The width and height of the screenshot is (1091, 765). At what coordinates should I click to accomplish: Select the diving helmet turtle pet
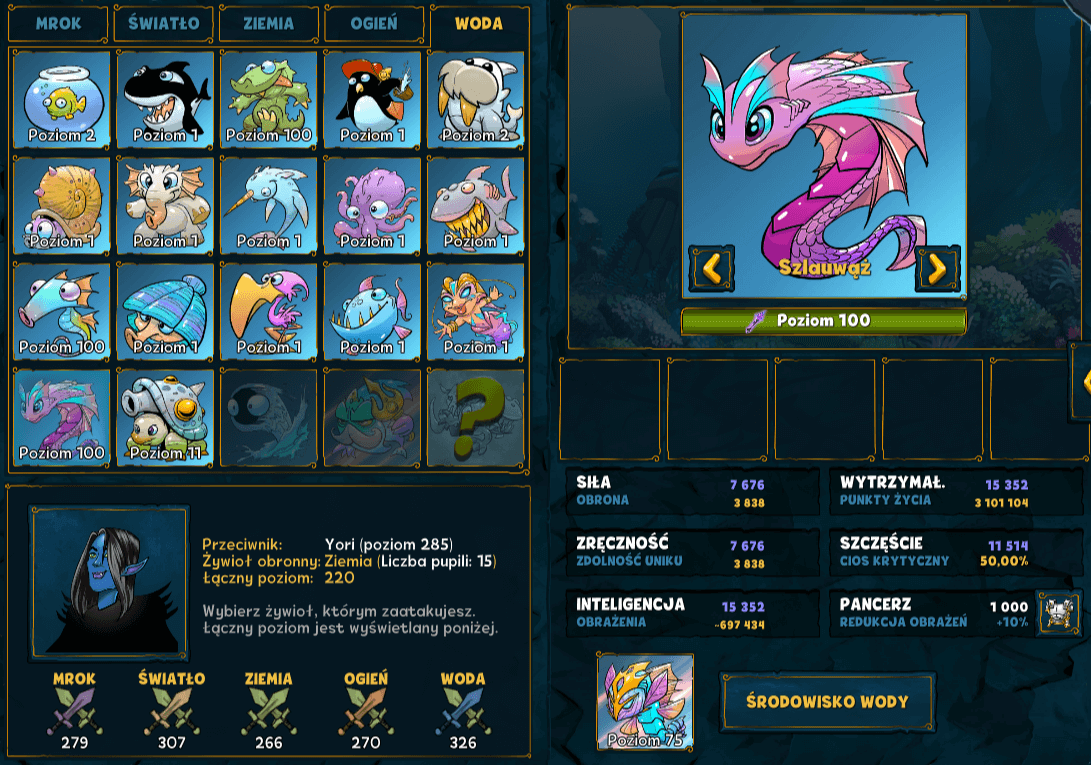pos(165,417)
